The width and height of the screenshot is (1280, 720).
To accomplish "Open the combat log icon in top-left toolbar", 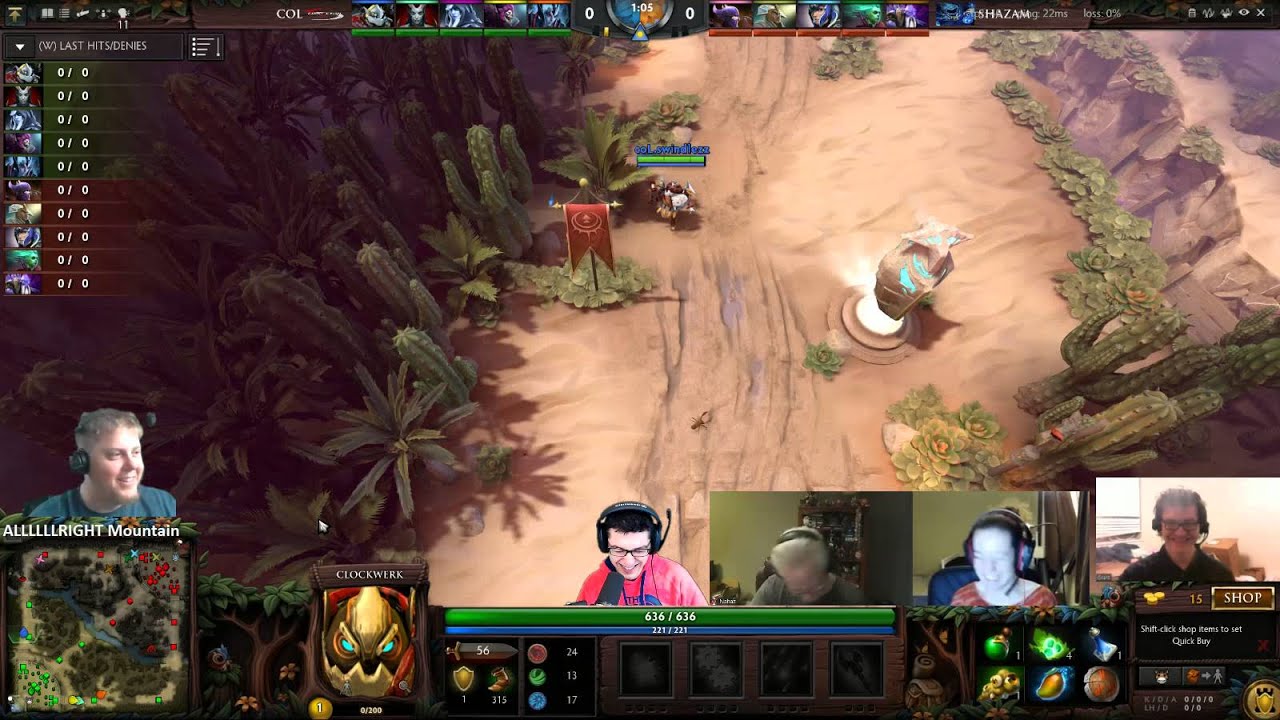I will [64, 13].
